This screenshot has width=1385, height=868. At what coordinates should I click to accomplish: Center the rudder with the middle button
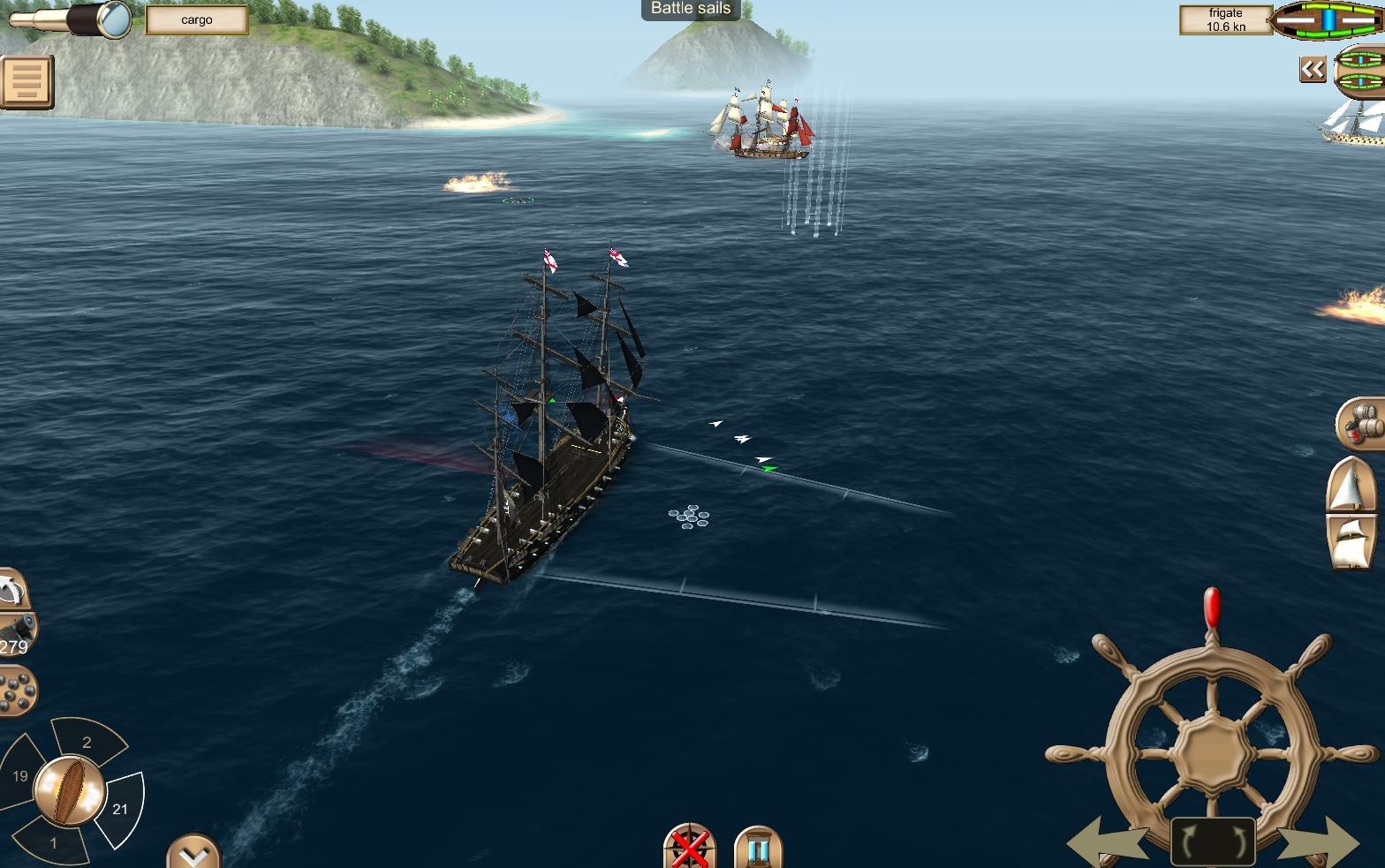pos(1213,842)
